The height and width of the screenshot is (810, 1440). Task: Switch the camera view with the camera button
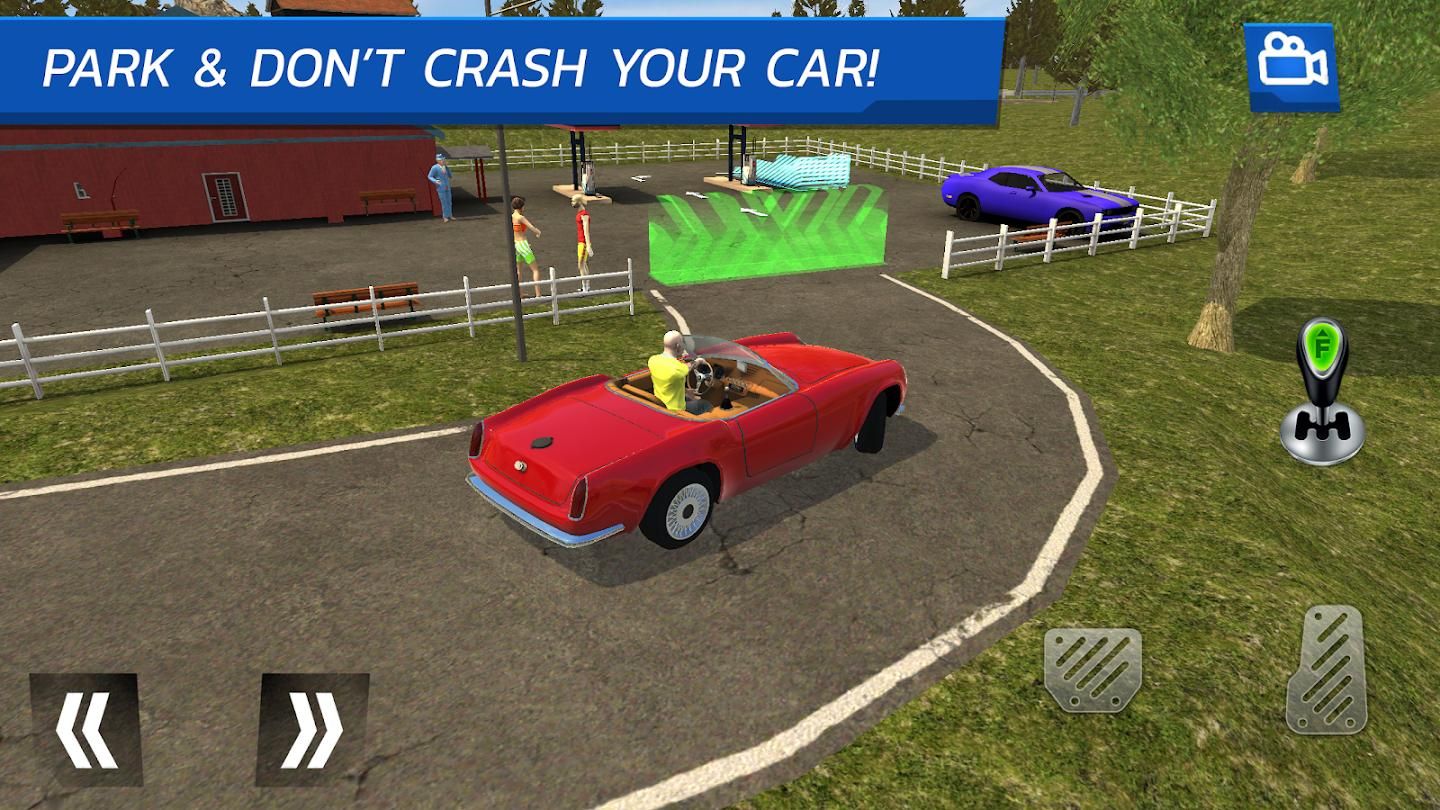1291,67
